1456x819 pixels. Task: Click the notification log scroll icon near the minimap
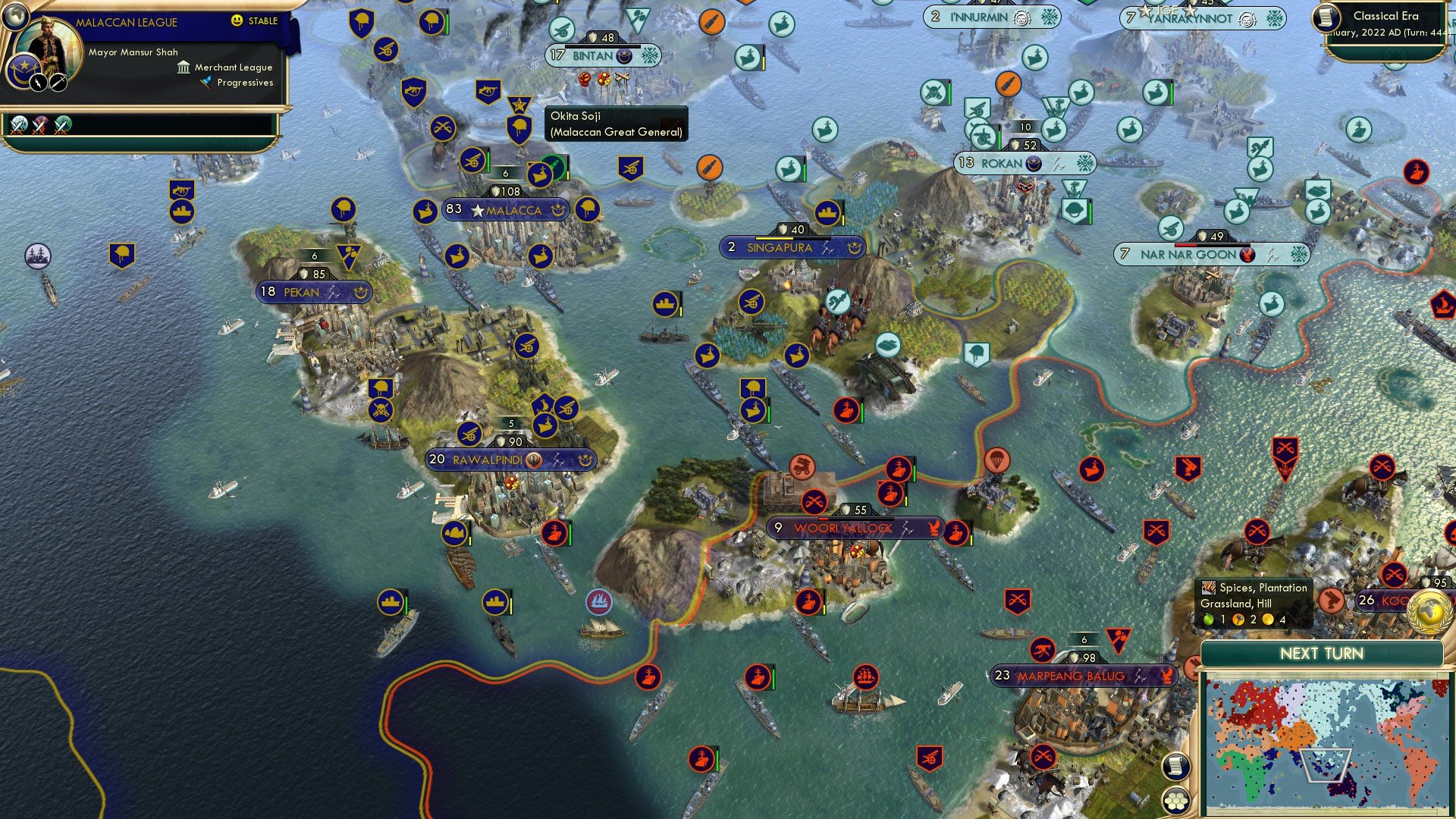(1175, 766)
